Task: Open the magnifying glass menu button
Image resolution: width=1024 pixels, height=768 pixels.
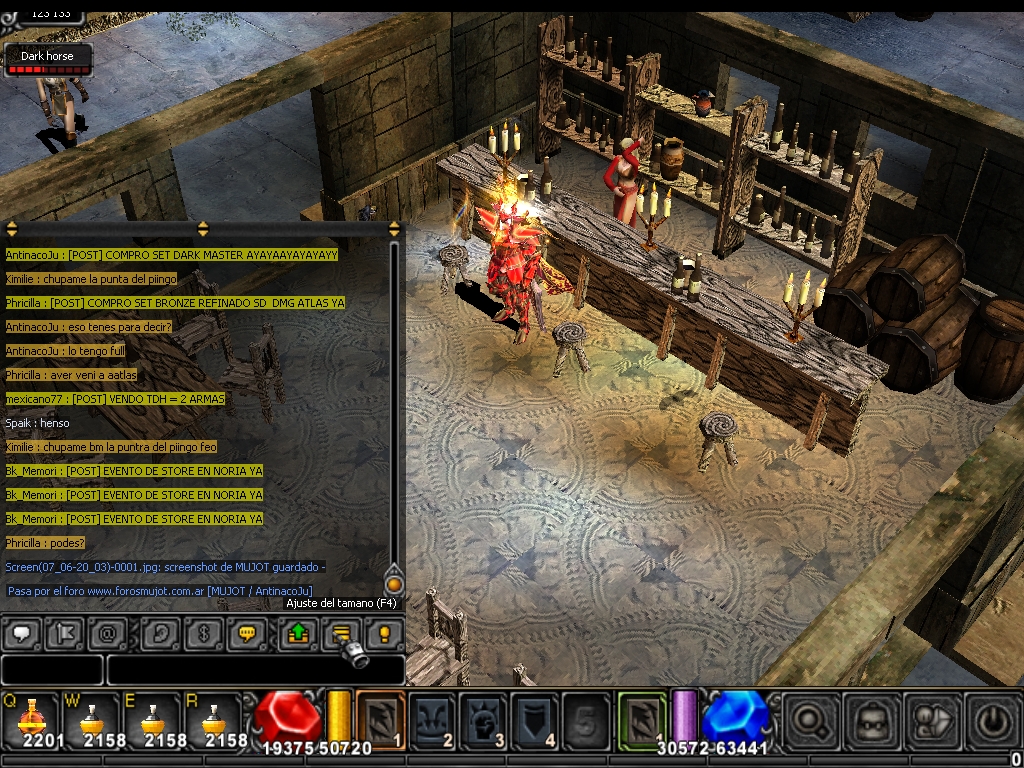Action: pos(810,720)
